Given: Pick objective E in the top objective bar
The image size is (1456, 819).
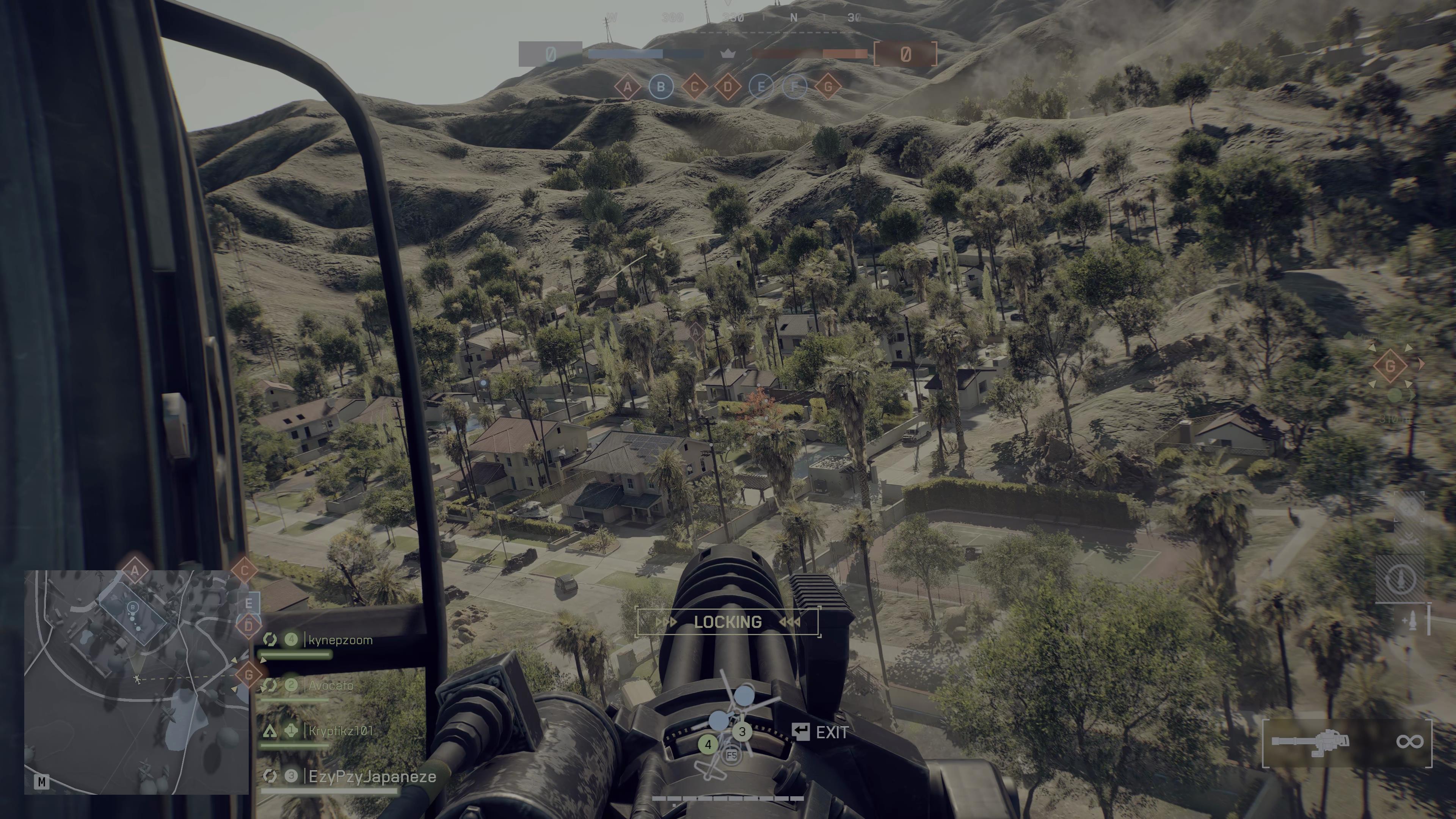Looking at the screenshot, I should coord(761,87).
